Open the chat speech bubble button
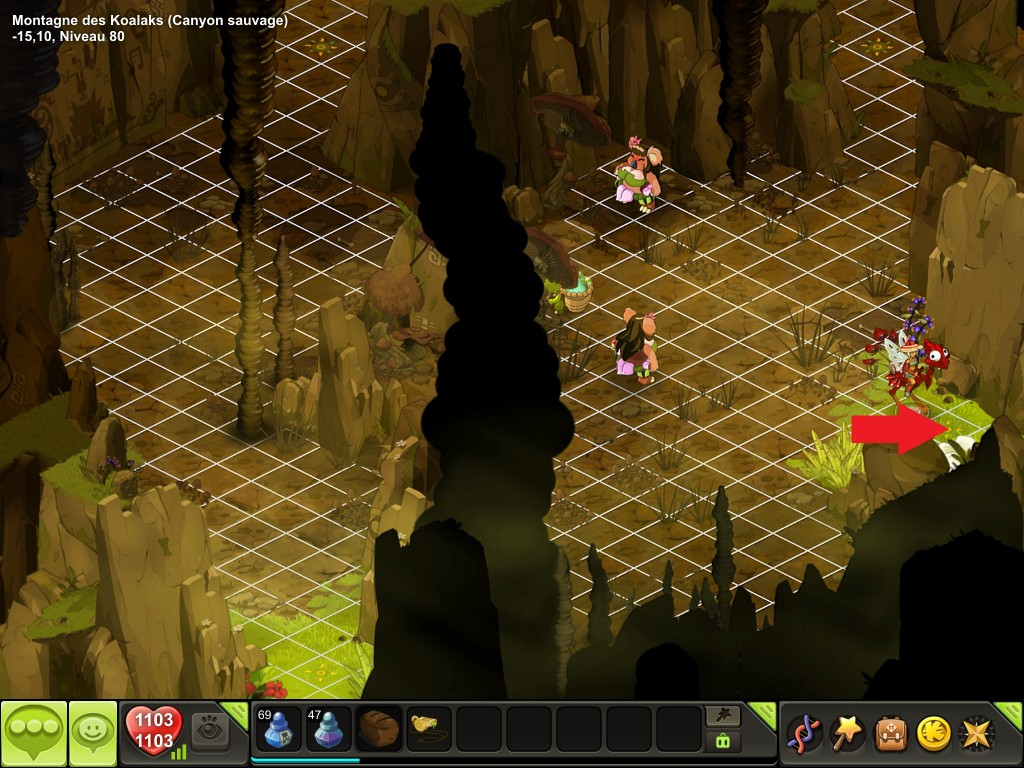The height and width of the screenshot is (768, 1024). (x=34, y=733)
